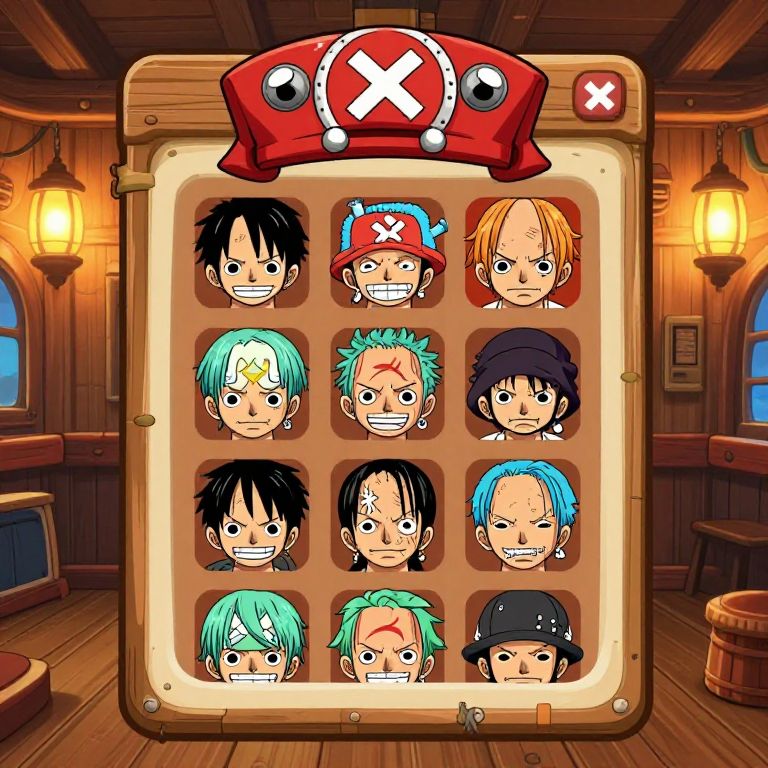Select the blue-haired character gritting teeth

click(522, 515)
